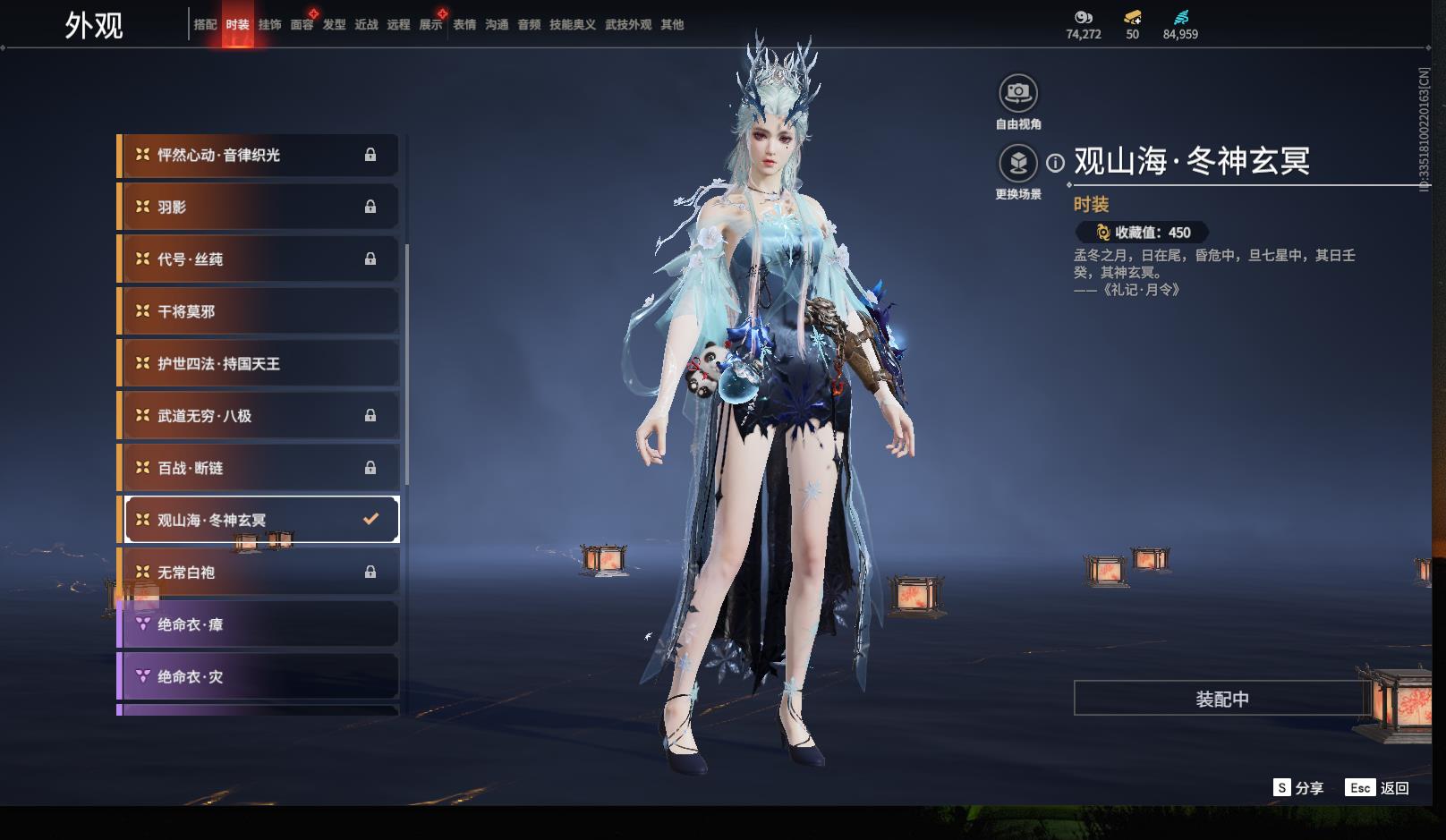This screenshot has height=840, width=1446.
Task: Open the 表情 emotes tab
Action: pyautogui.click(x=464, y=25)
